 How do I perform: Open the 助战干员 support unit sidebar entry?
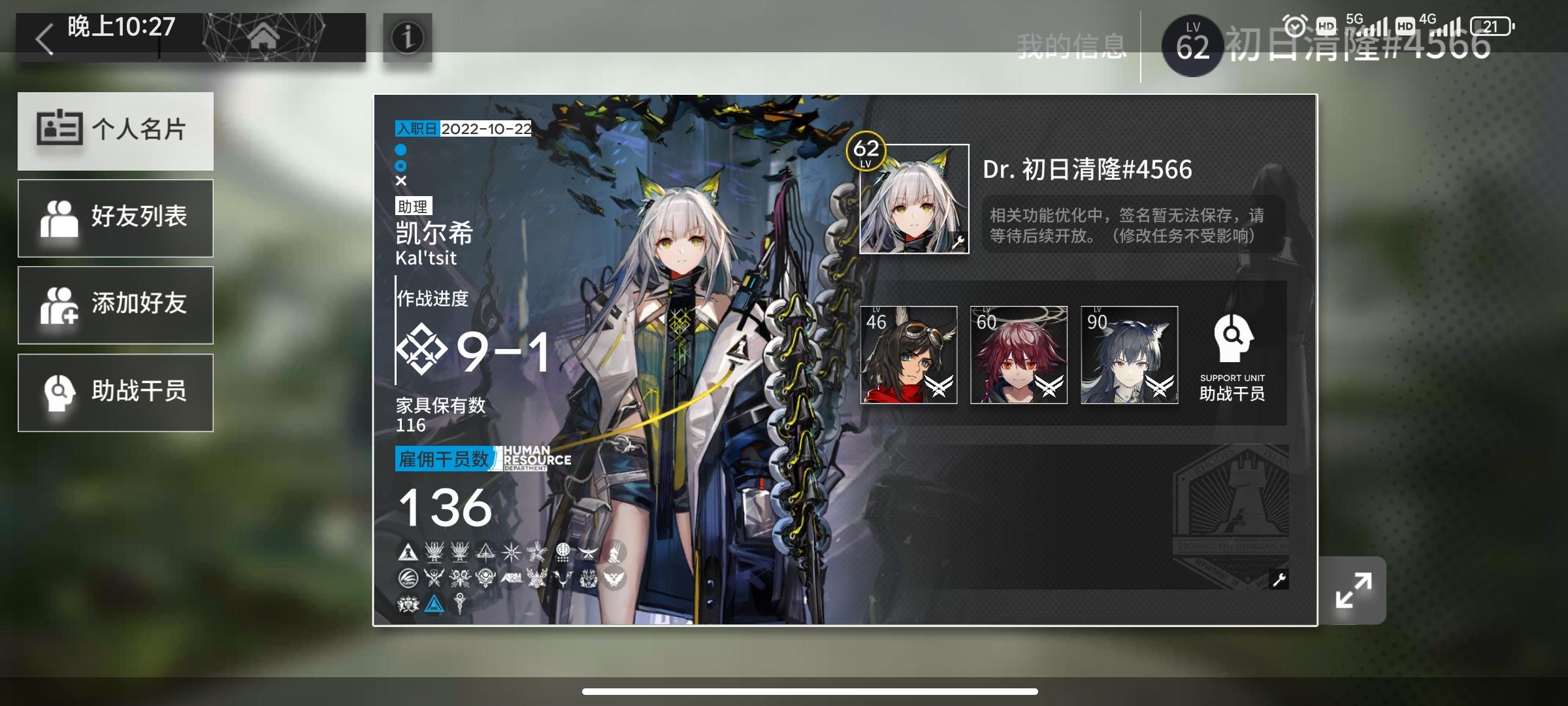coord(116,392)
